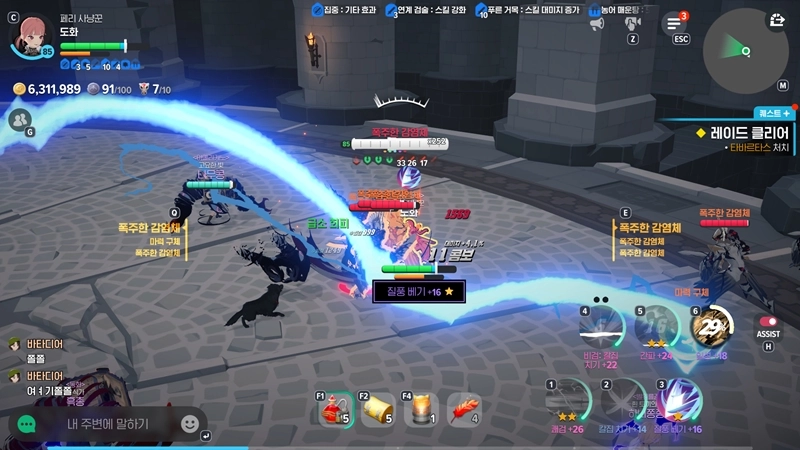Open the character portrait of 도화
This screenshot has width=800, height=450.
pyautogui.click(x=30, y=35)
